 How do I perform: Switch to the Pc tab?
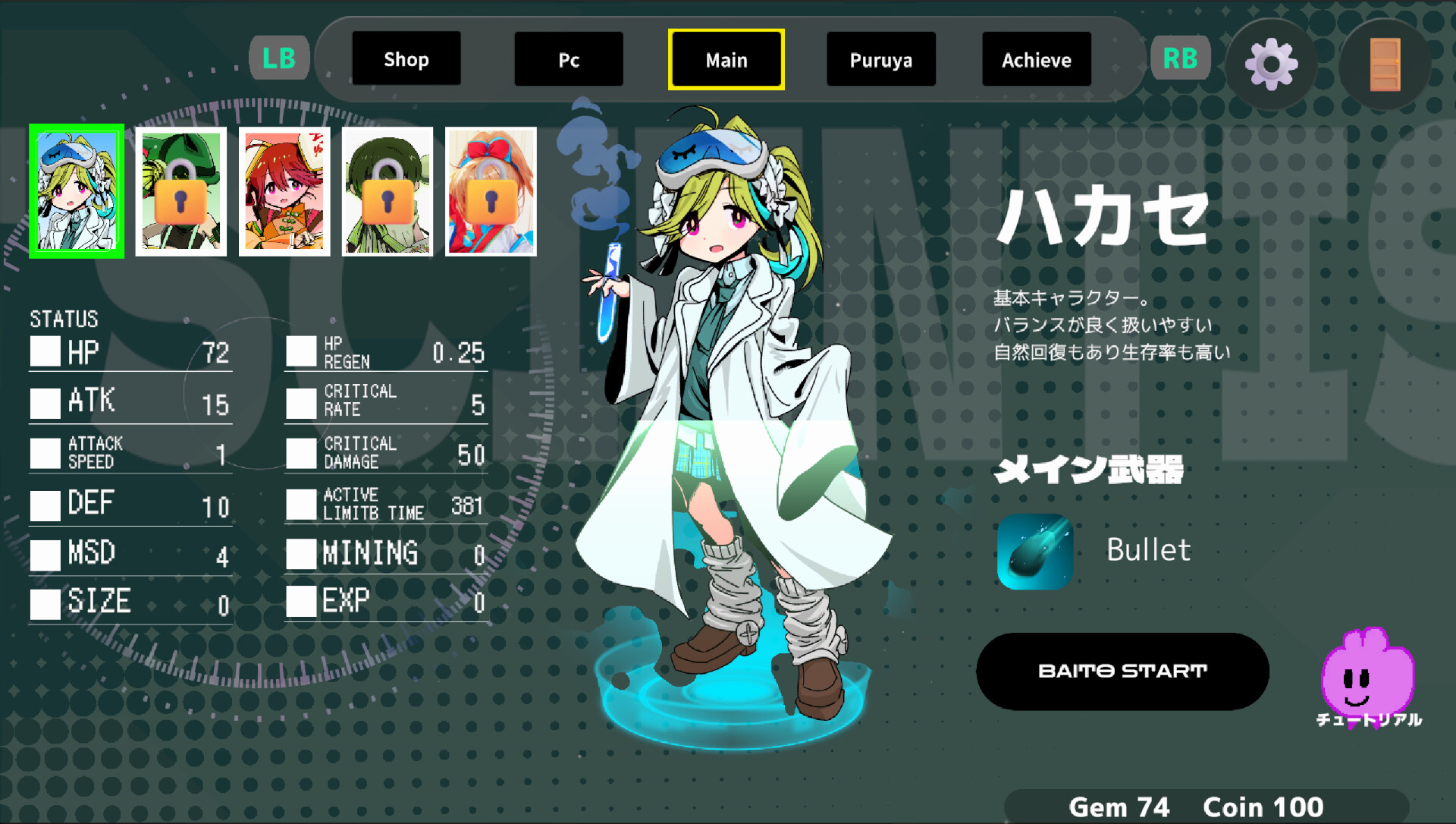569,58
